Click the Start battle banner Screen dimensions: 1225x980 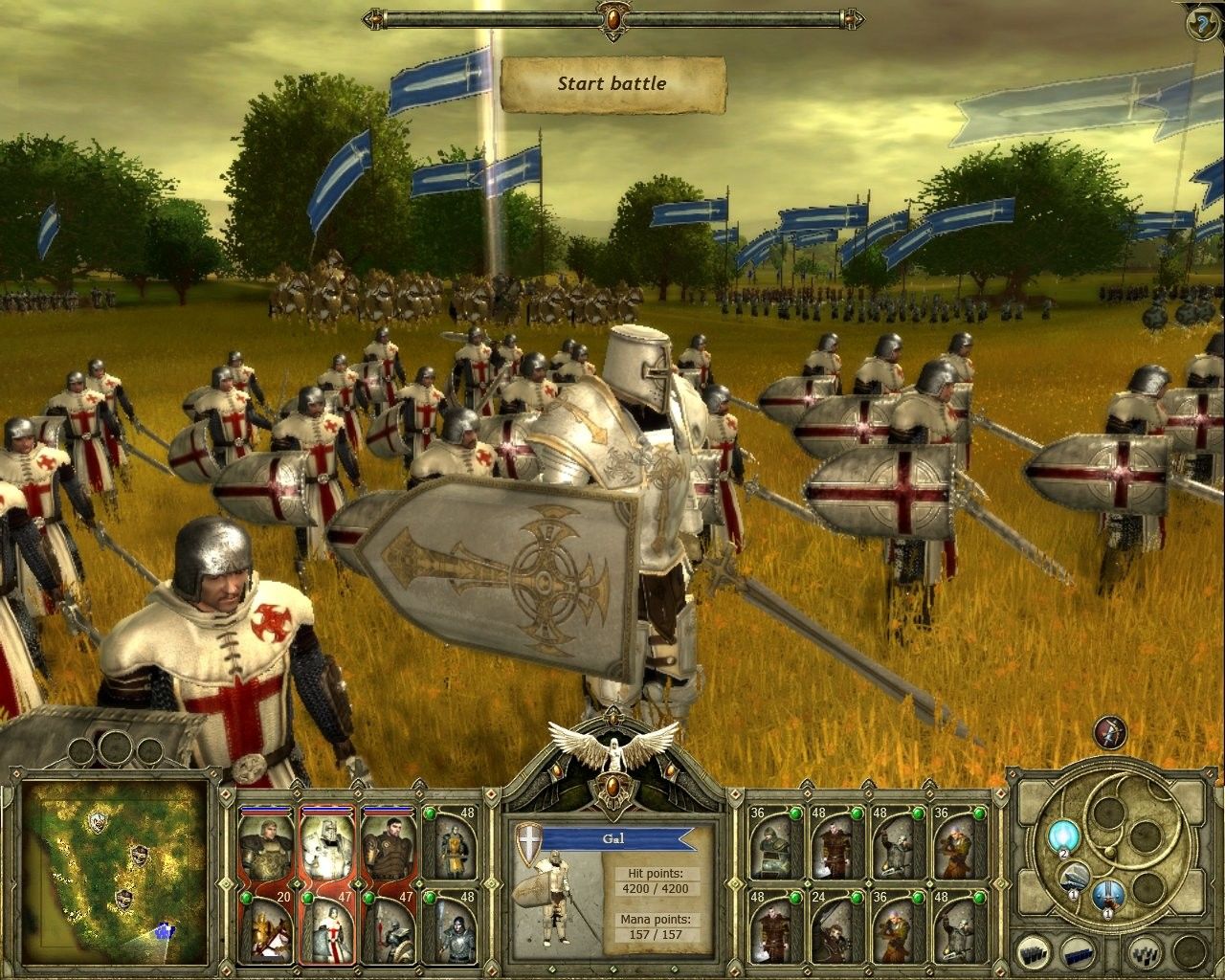pyautogui.click(x=612, y=83)
